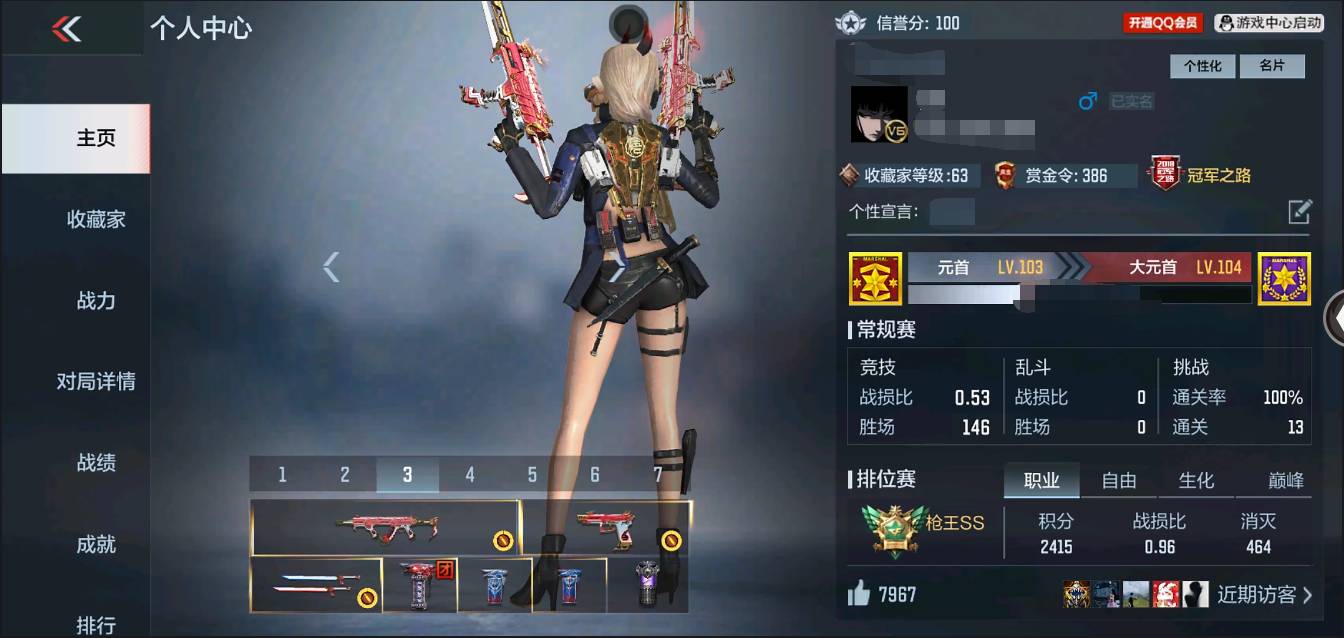
Task: Go back using the double-arrow button
Action: [x=67, y=29]
